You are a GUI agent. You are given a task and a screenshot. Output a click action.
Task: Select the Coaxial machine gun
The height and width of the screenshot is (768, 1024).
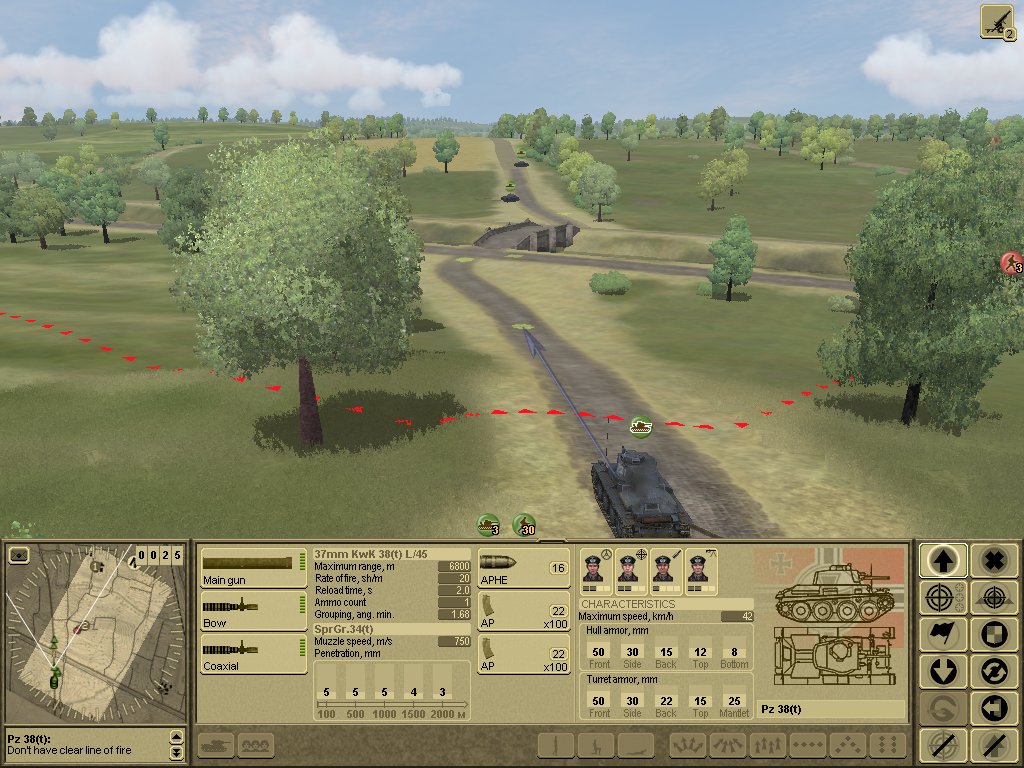[x=253, y=653]
